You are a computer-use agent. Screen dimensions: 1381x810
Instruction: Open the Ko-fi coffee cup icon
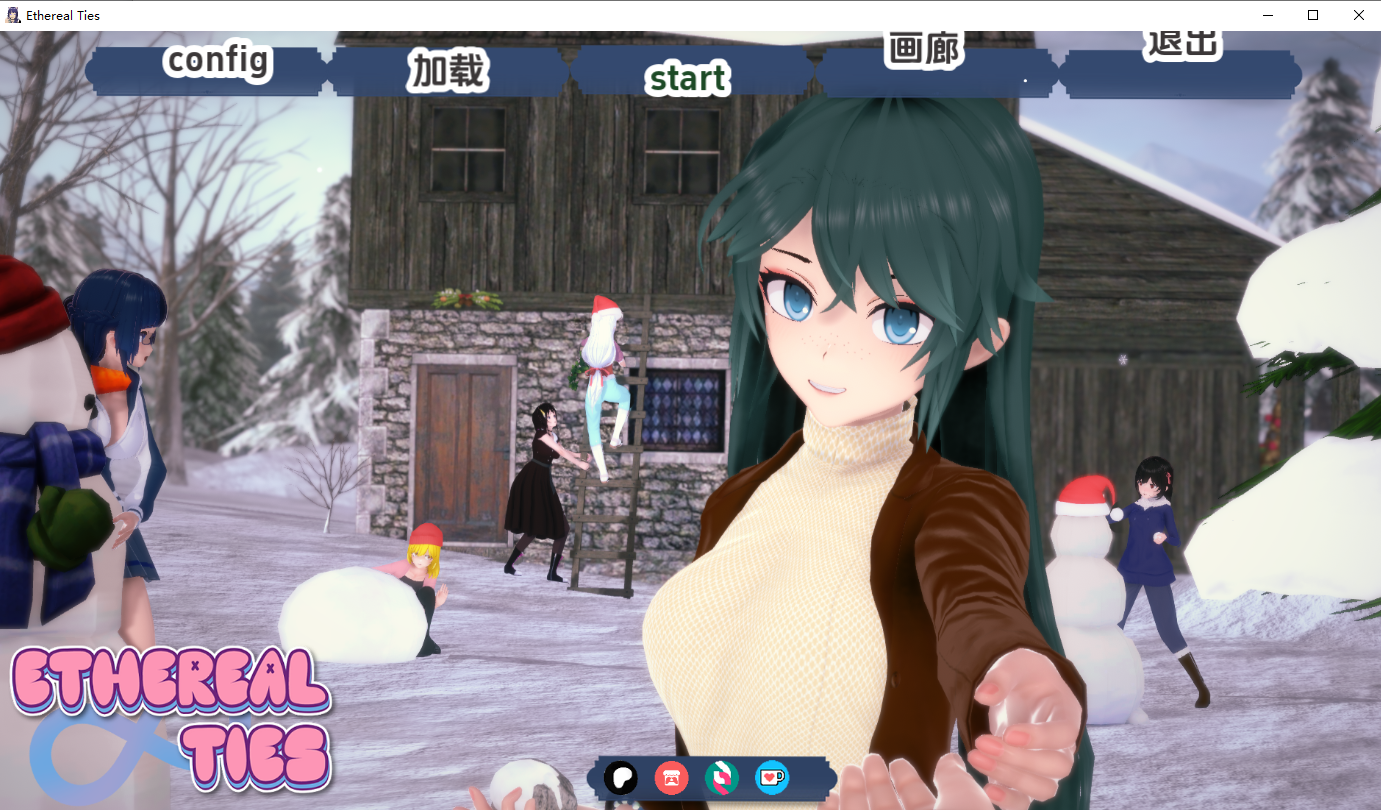[771, 777]
